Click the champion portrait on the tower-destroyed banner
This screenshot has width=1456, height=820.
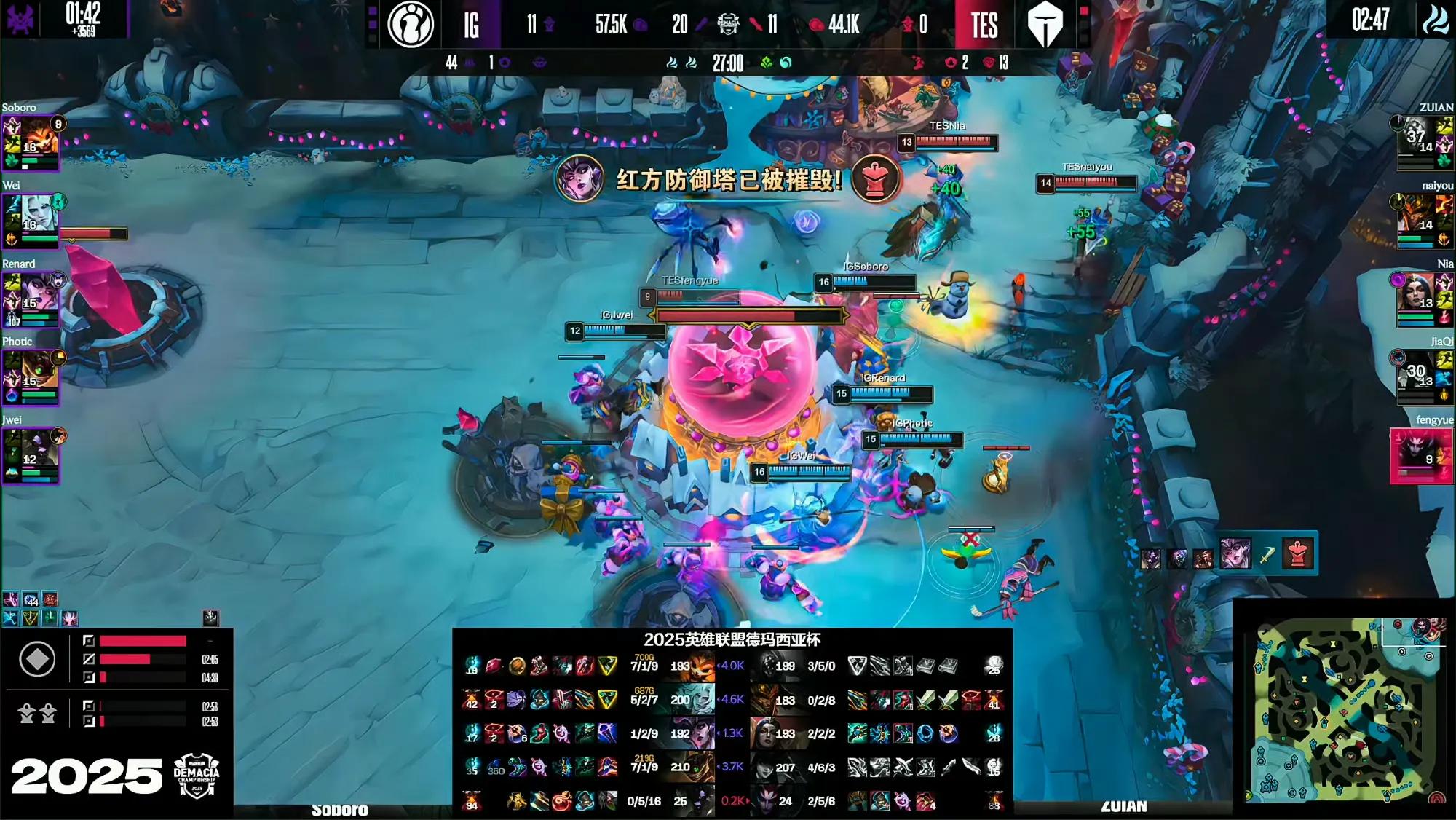pos(579,178)
